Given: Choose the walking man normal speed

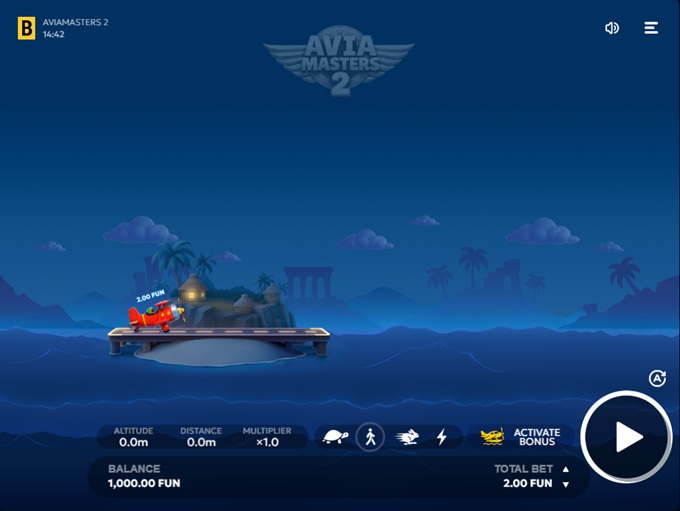Looking at the screenshot, I should pos(370,437).
